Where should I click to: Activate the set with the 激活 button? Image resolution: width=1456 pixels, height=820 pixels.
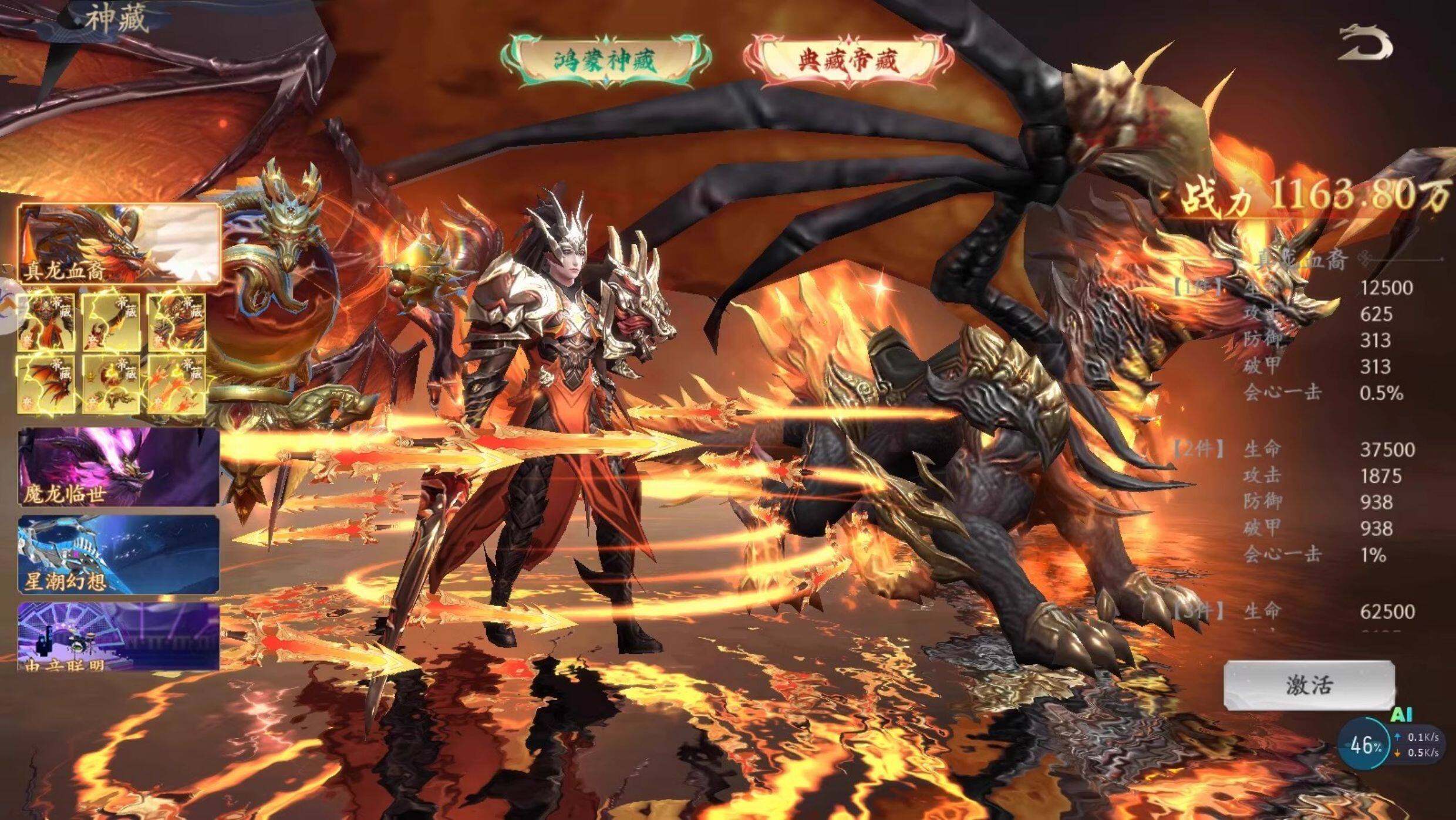click(x=1309, y=685)
